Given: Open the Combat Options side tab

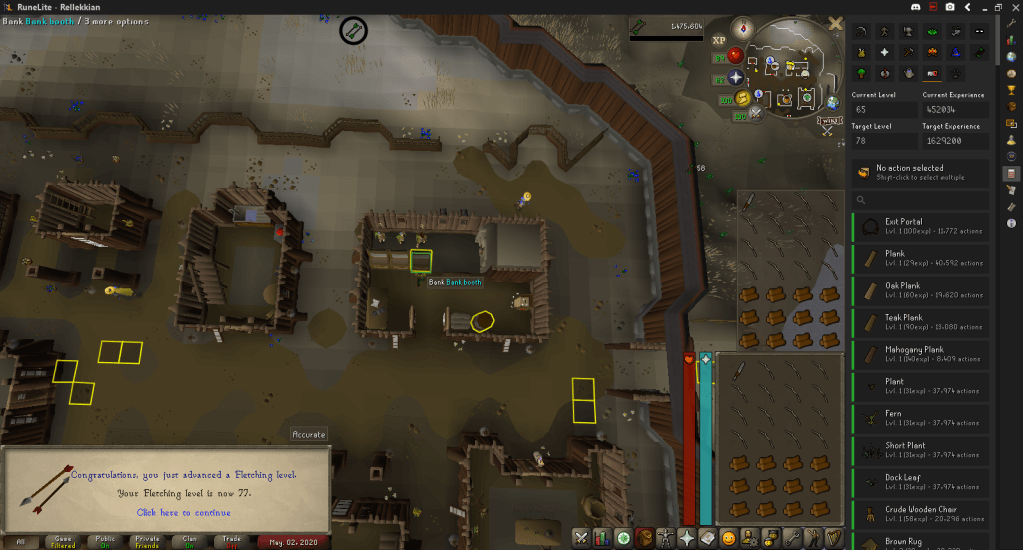Looking at the screenshot, I should pyautogui.click(x=582, y=538).
